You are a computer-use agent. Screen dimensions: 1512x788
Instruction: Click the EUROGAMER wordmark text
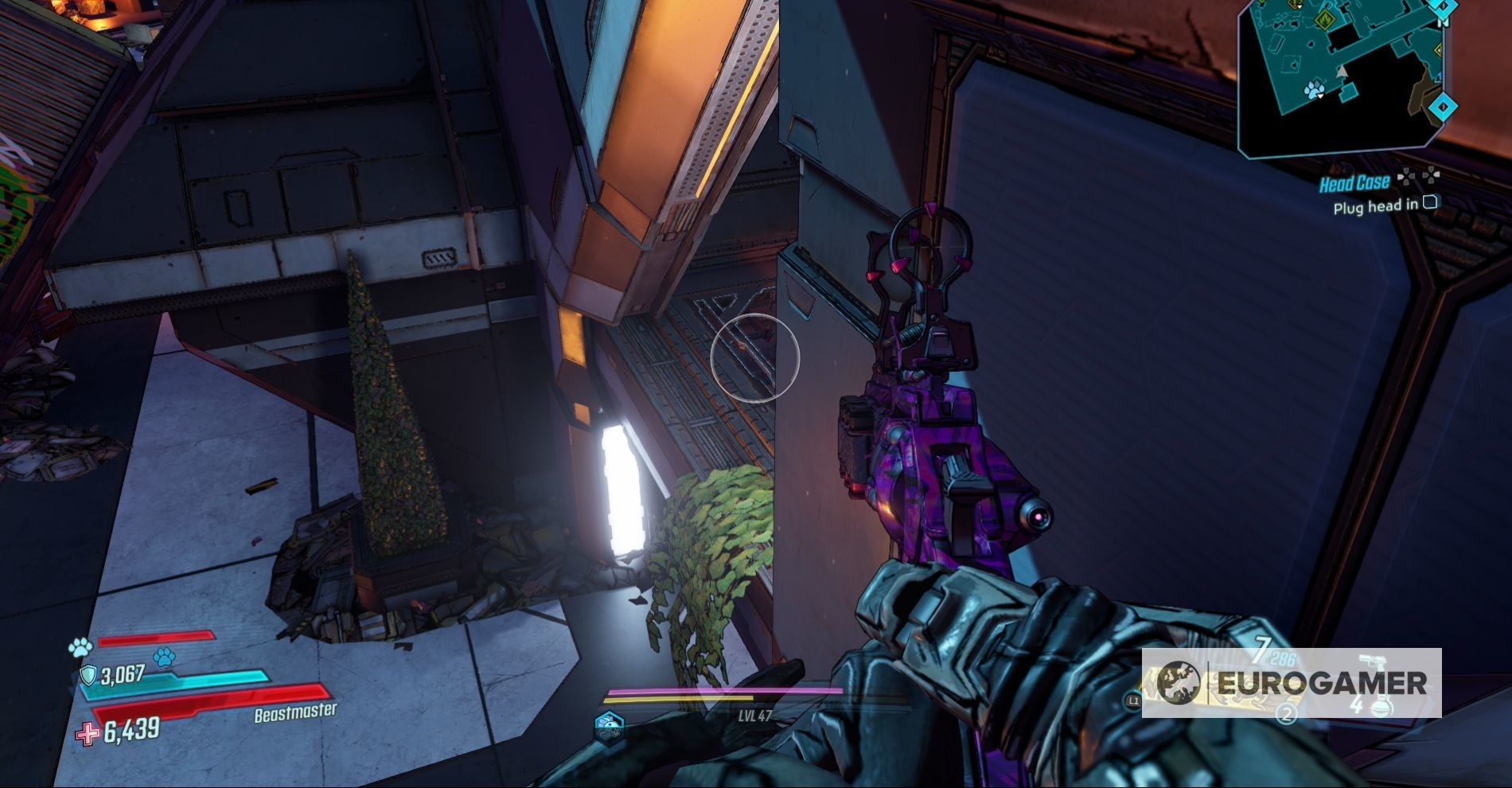pyautogui.click(x=1323, y=682)
